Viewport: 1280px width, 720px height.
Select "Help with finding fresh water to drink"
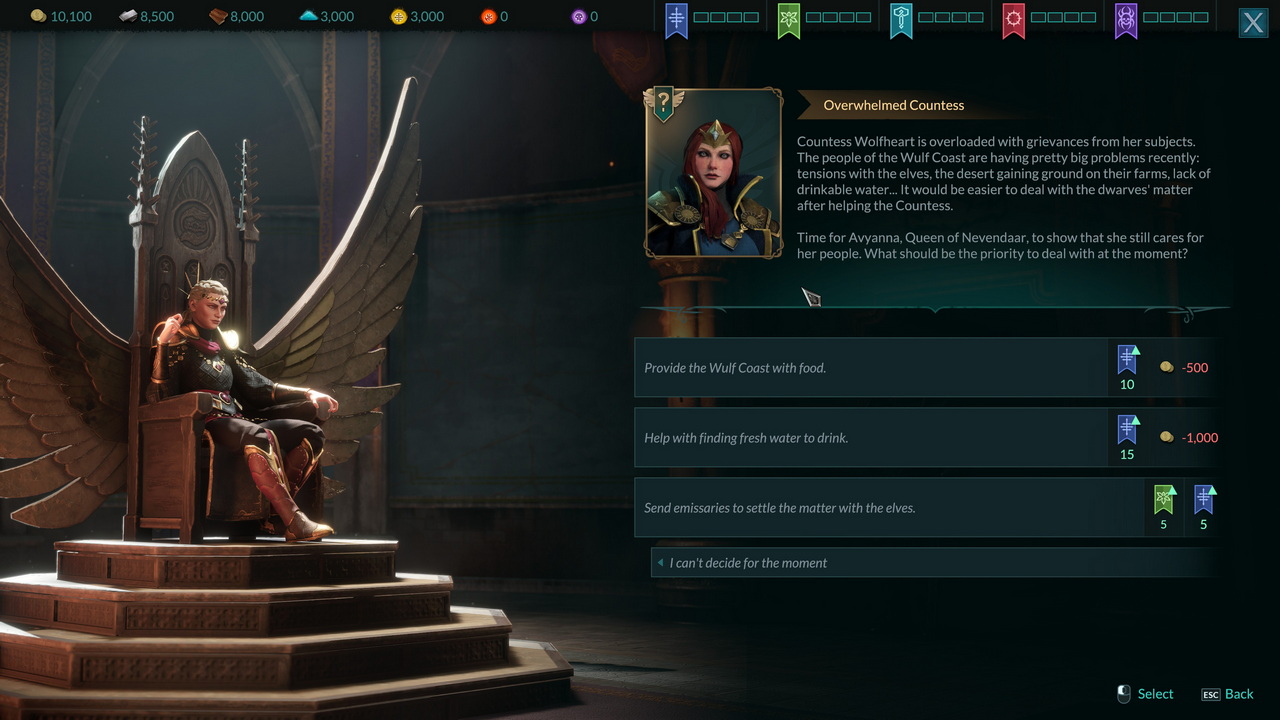click(870, 438)
